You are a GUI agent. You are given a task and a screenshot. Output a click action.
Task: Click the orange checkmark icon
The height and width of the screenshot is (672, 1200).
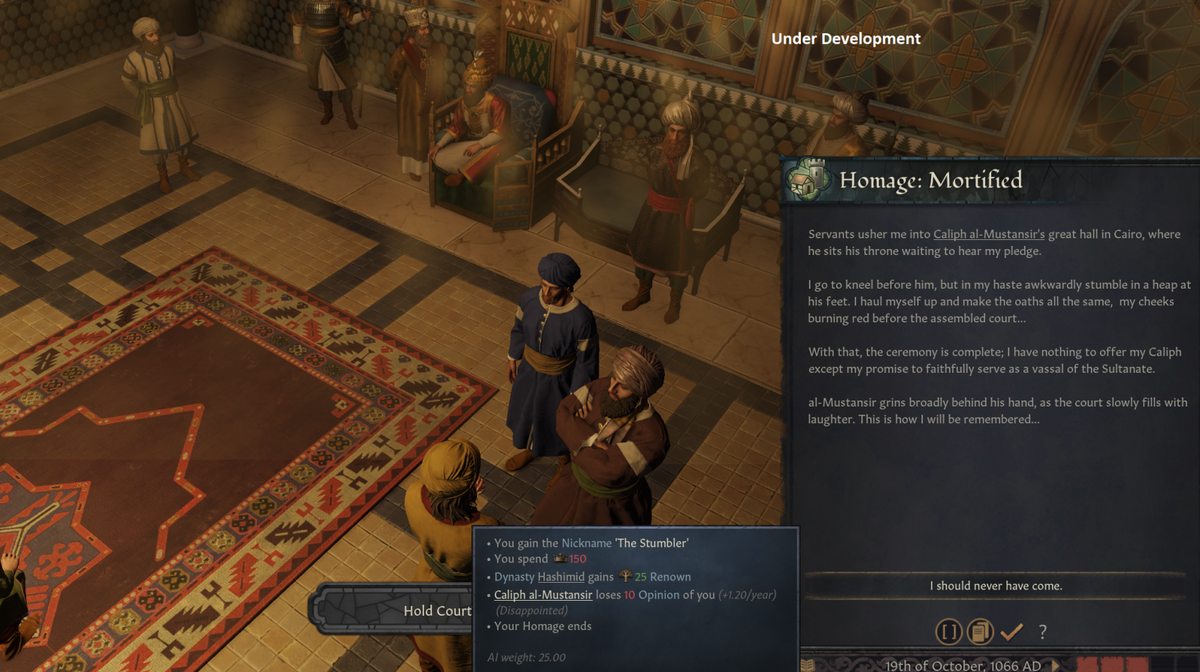click(1011, 631)
